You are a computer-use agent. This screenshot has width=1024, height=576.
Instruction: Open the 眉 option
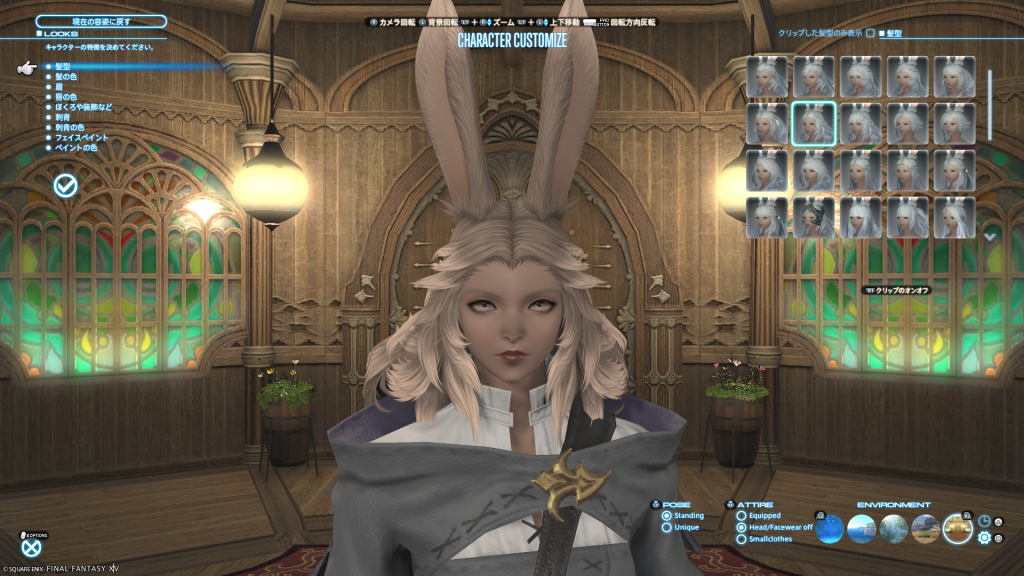[x=59, y=87]
